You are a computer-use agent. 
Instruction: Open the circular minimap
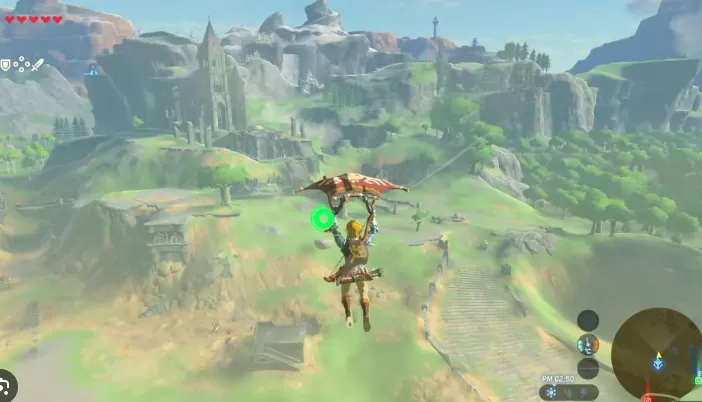(x=657, y=354)
